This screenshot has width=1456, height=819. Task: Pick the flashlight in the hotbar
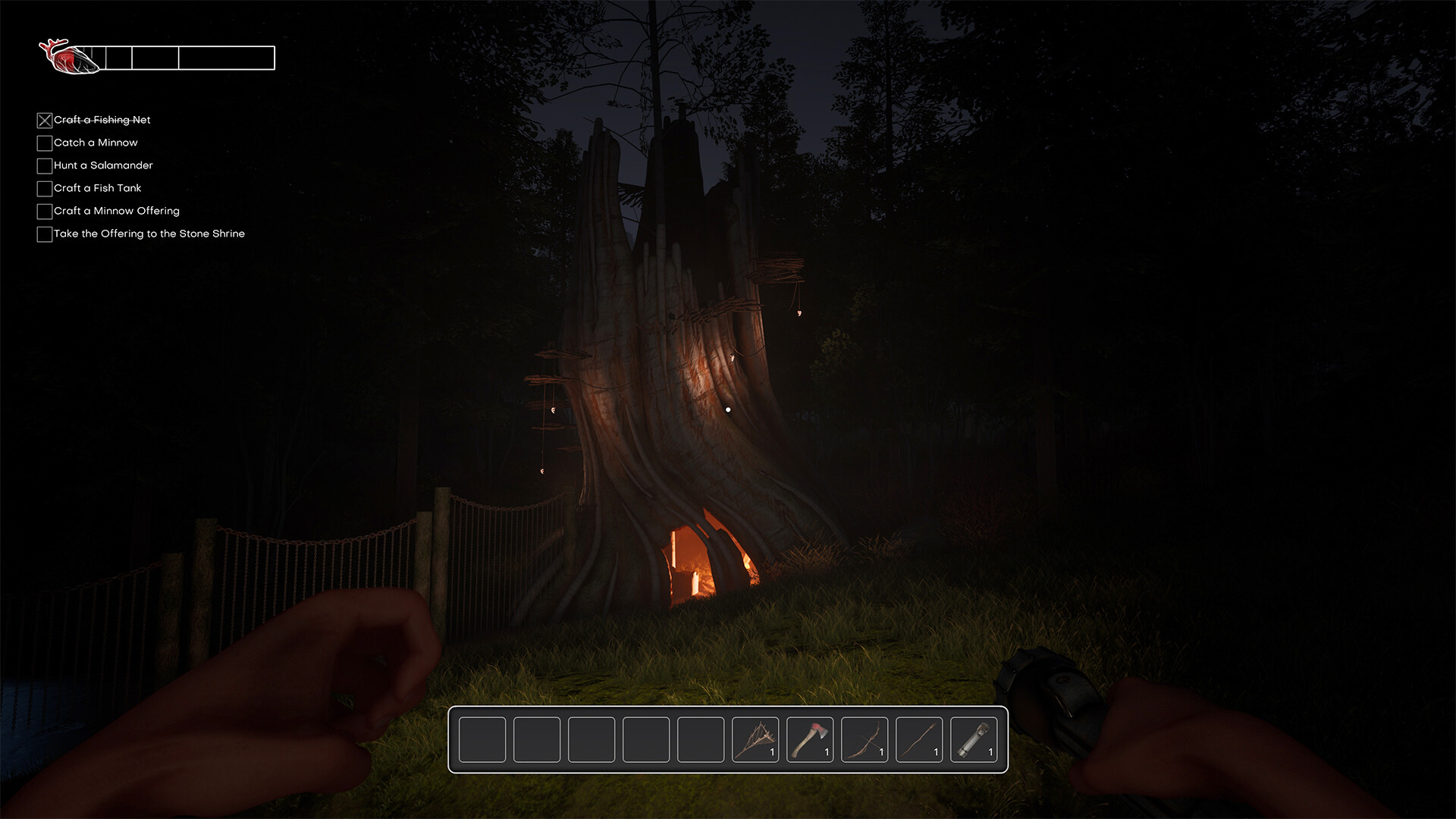[x=974, y=739]
